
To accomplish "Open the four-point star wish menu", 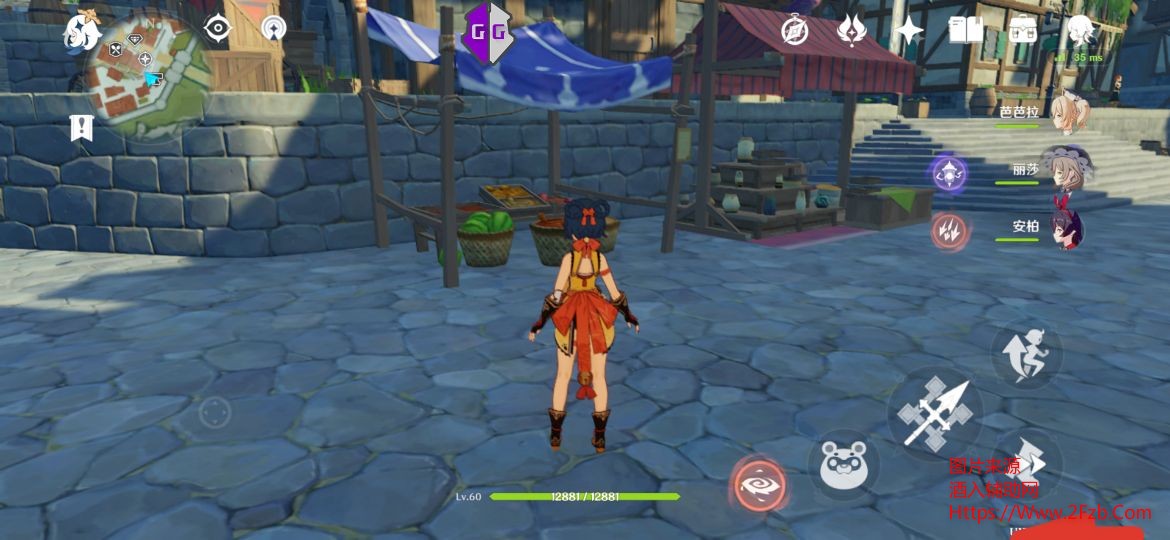I will pos(908,31).
